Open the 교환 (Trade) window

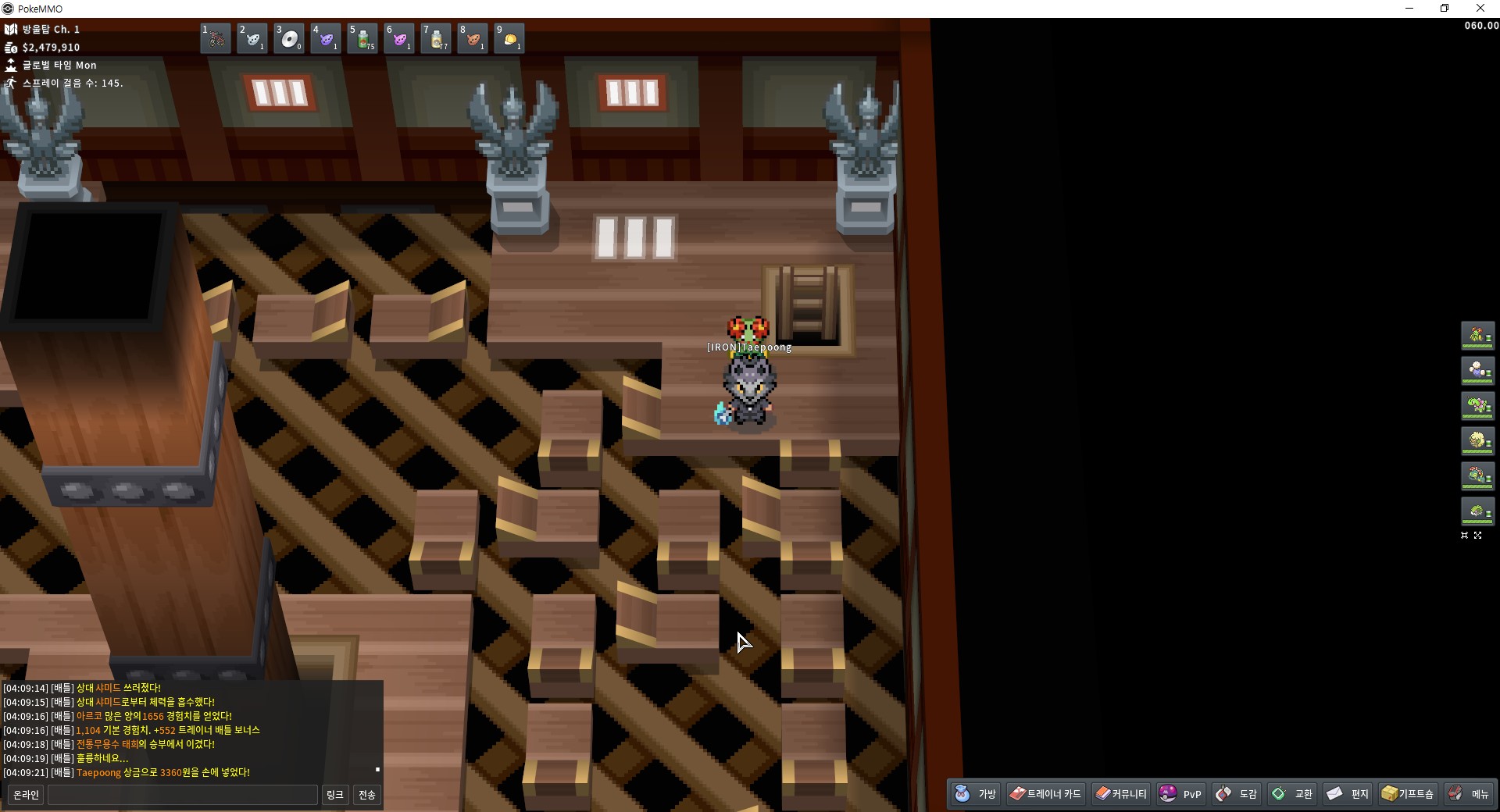coord(1292,794)
